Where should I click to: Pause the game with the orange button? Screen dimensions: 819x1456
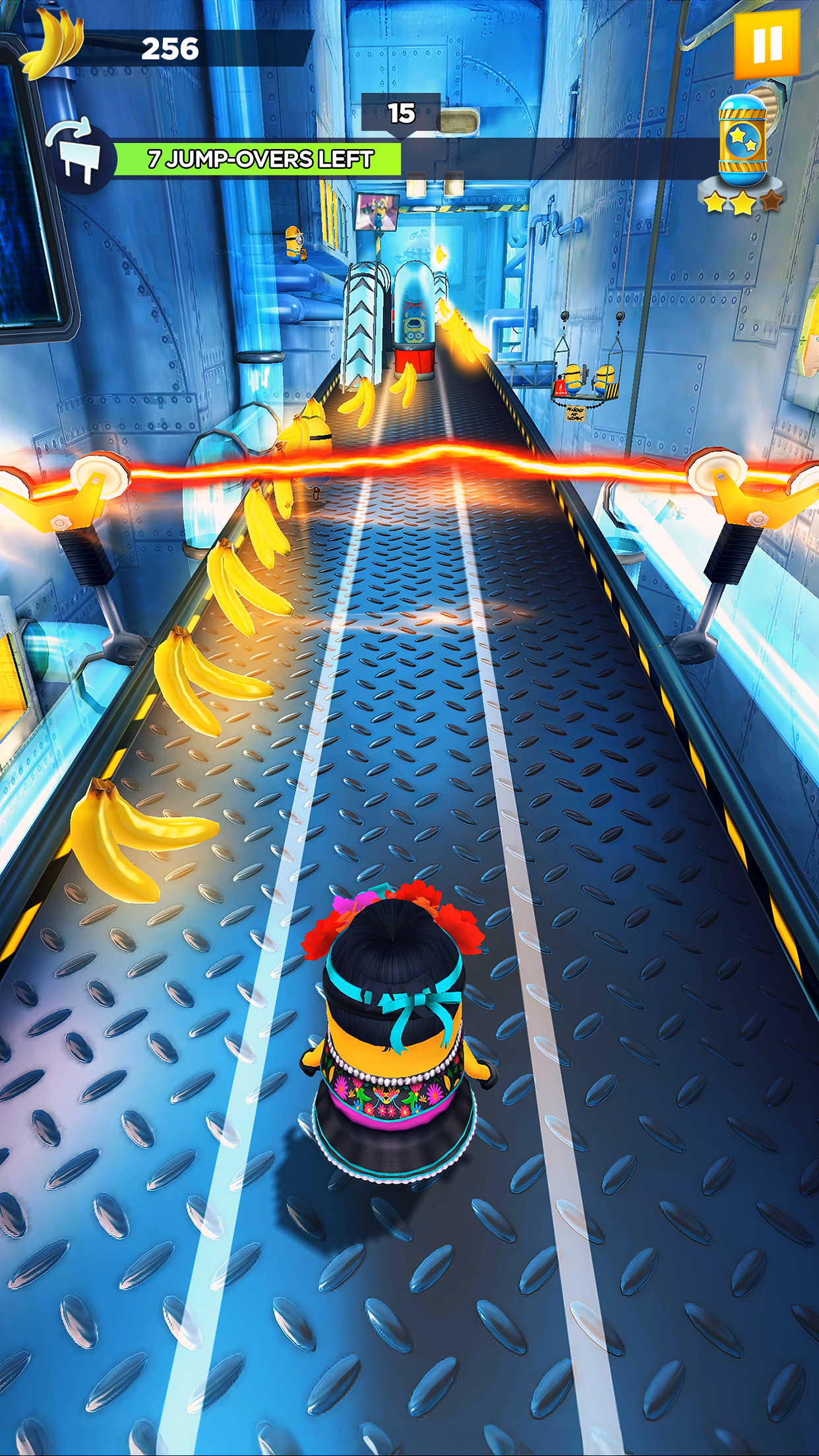pos(766,44)
